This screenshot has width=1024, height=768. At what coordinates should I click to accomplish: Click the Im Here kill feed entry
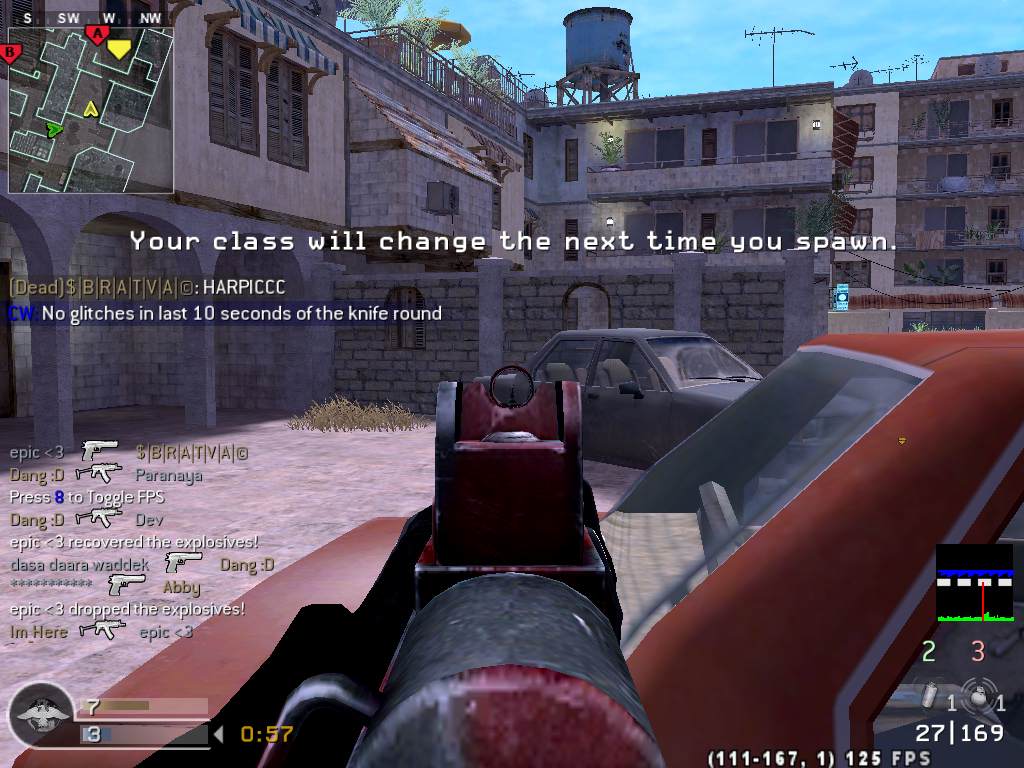[101, 632]
